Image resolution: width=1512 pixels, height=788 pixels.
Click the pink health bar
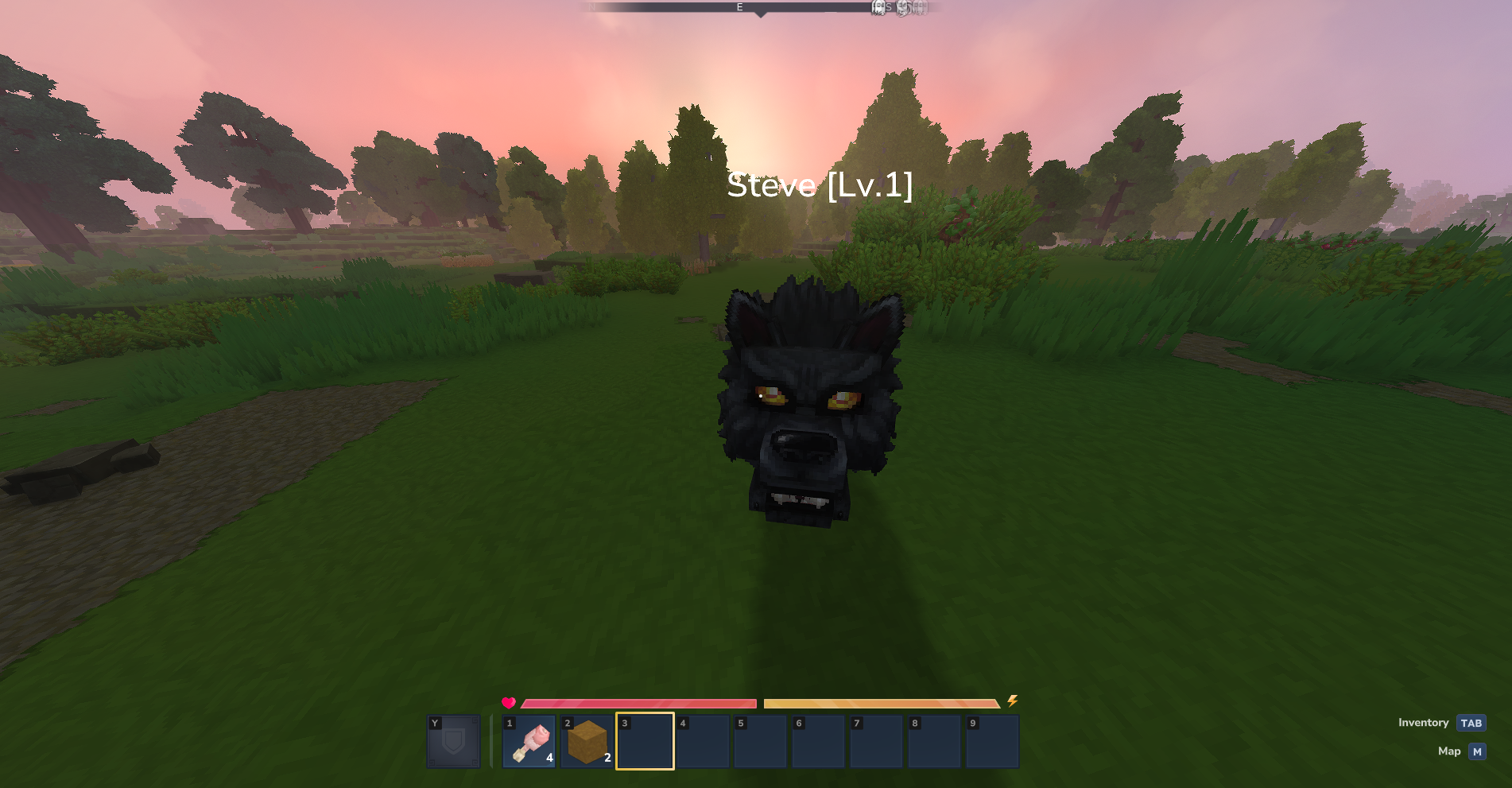pyautogui.click(x=636, y=703)
